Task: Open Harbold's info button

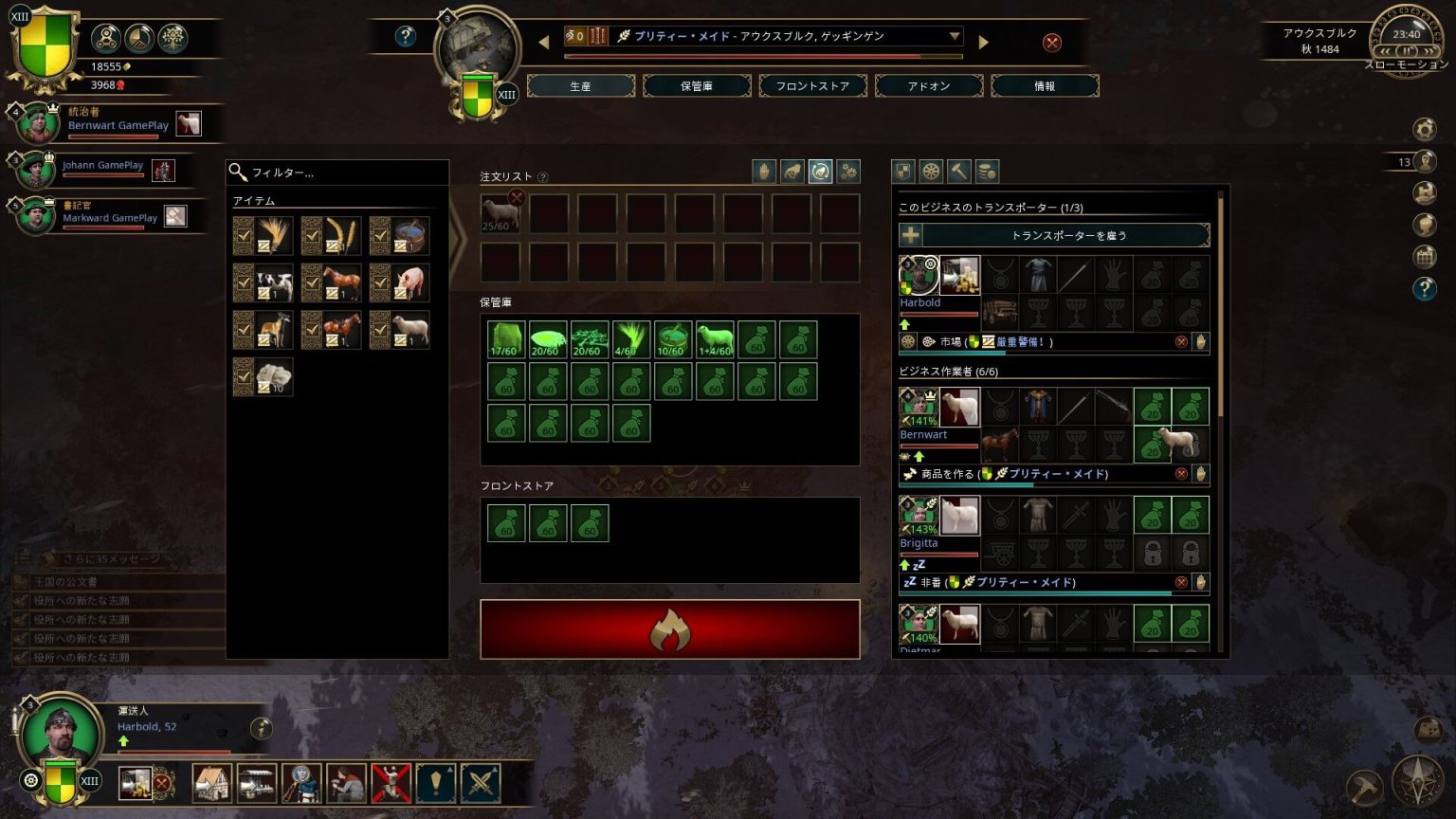Action: coord(262,728)
